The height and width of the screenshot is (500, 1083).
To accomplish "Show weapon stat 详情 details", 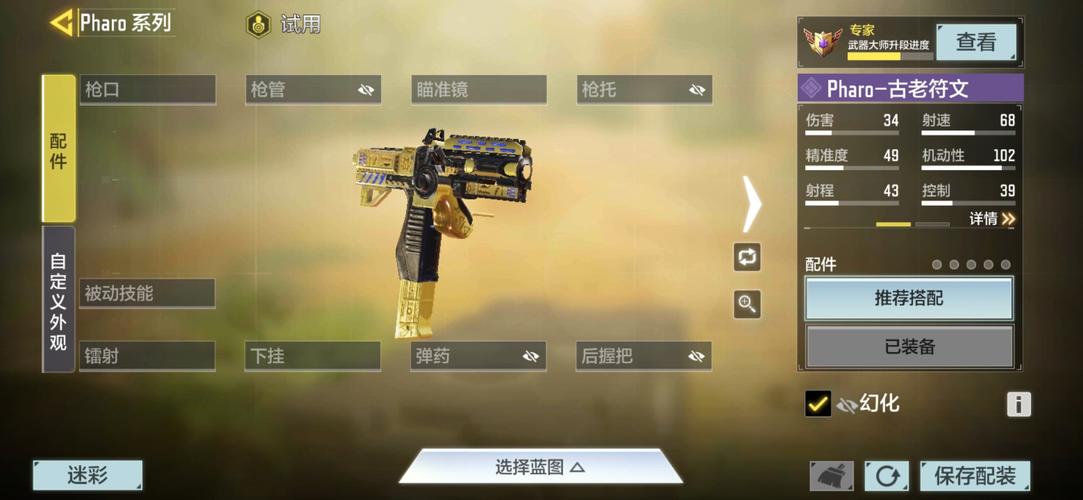I will [992, 219].
